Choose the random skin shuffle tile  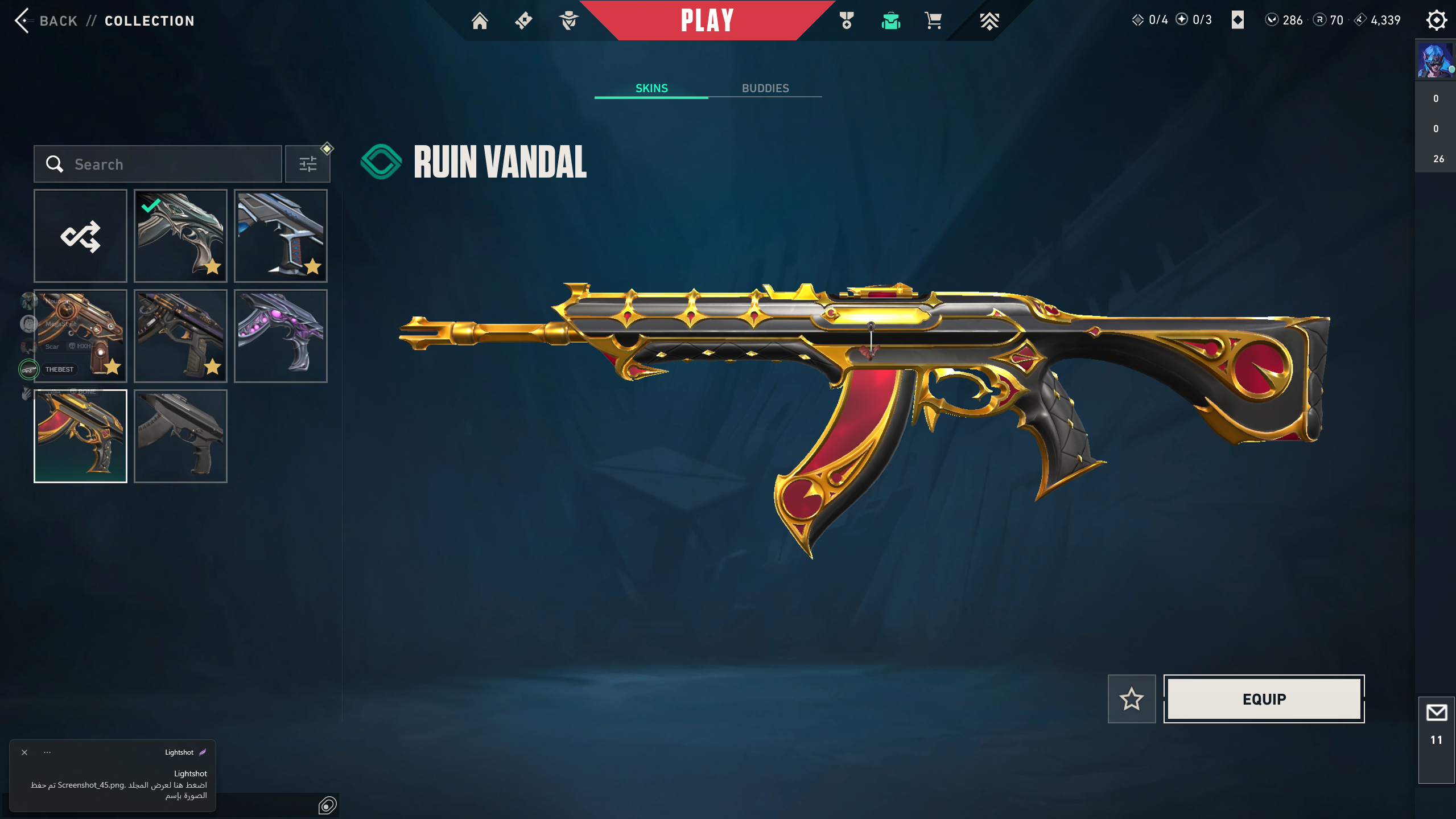tap(80, 236)
